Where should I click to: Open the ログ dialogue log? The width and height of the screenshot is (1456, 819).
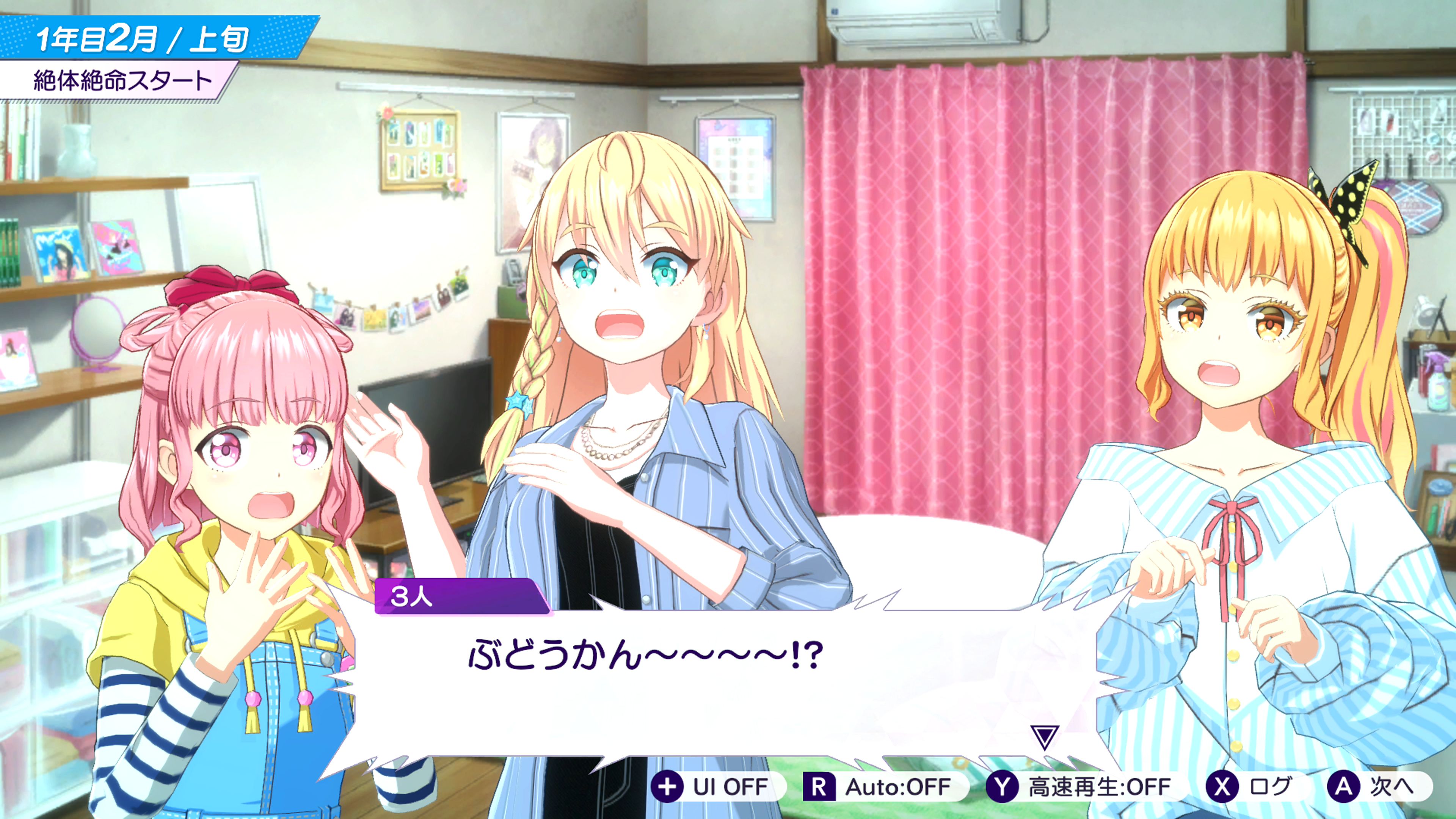coord(1255,786)
